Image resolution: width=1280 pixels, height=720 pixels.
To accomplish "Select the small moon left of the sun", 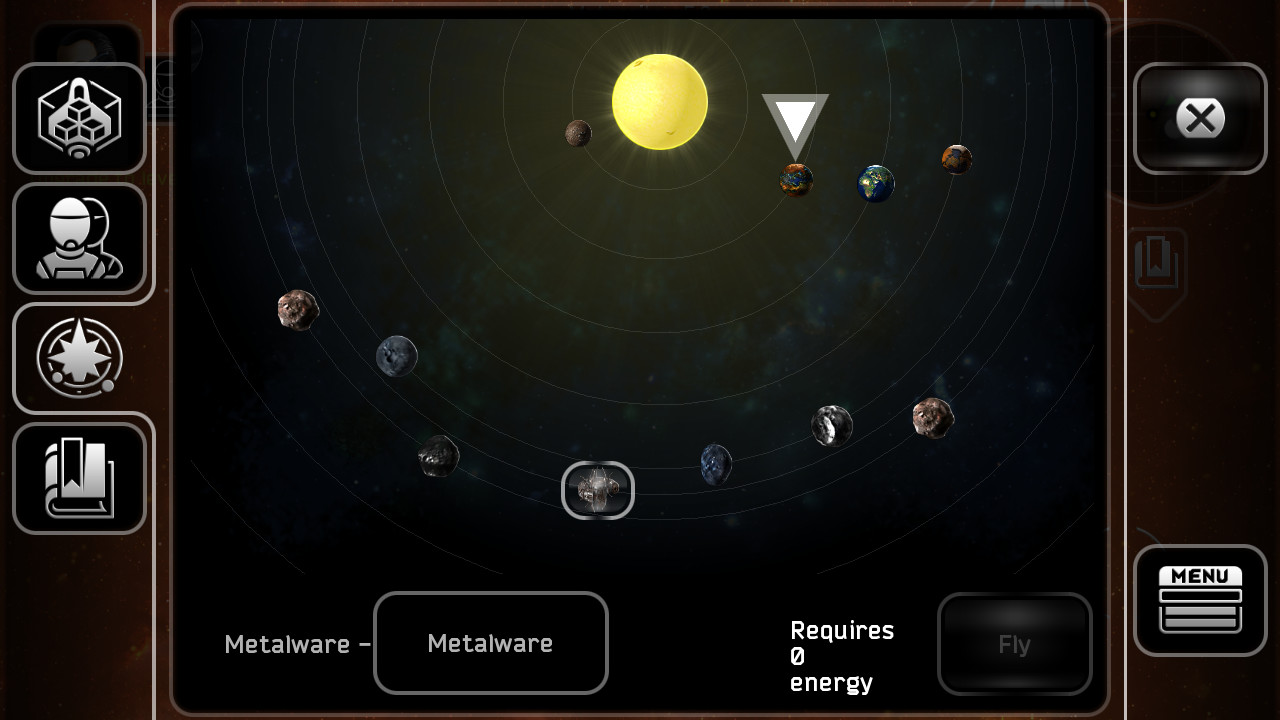I will 577,133.
